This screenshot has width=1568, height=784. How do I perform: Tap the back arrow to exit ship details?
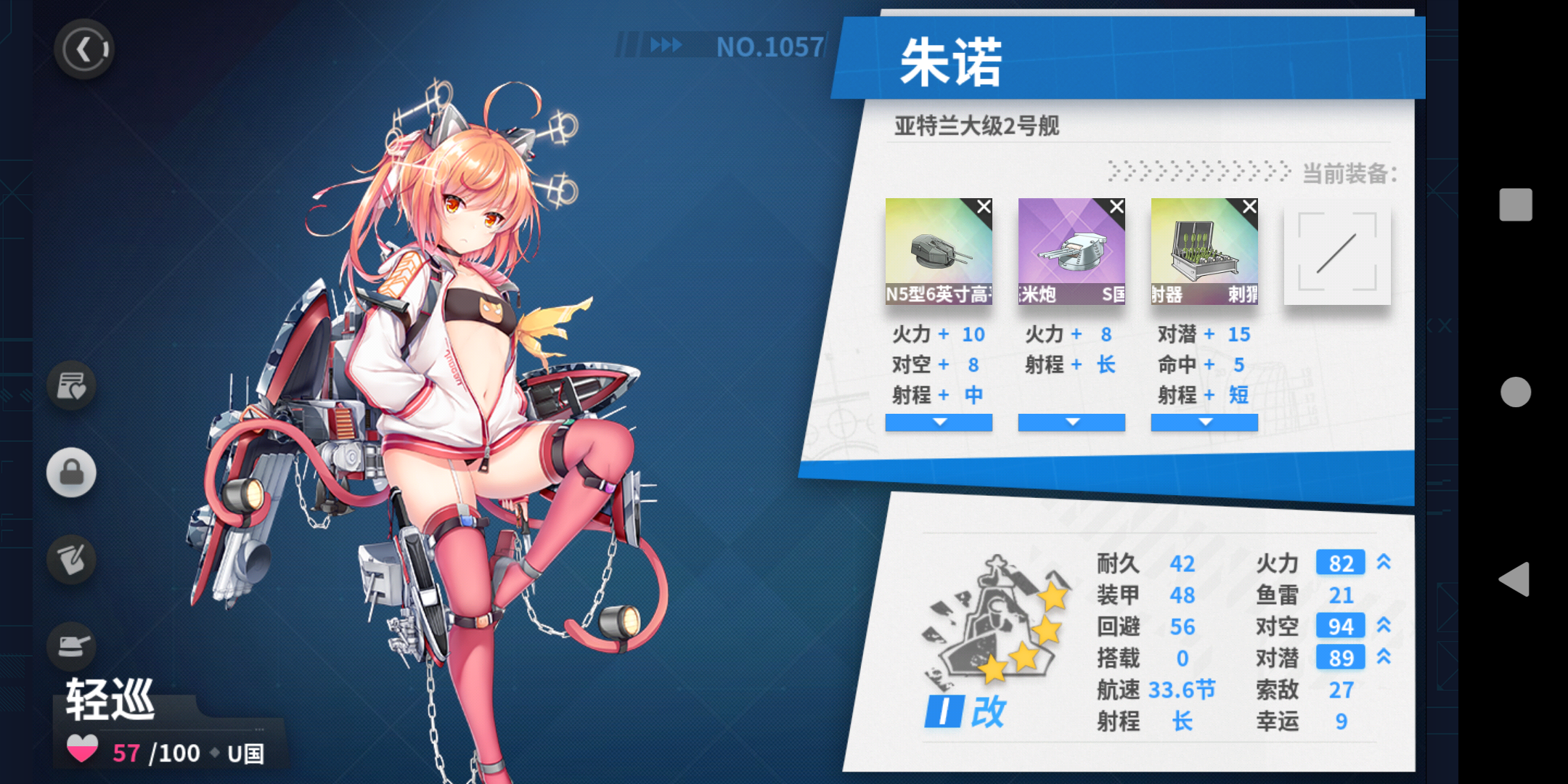click(84, 49)
